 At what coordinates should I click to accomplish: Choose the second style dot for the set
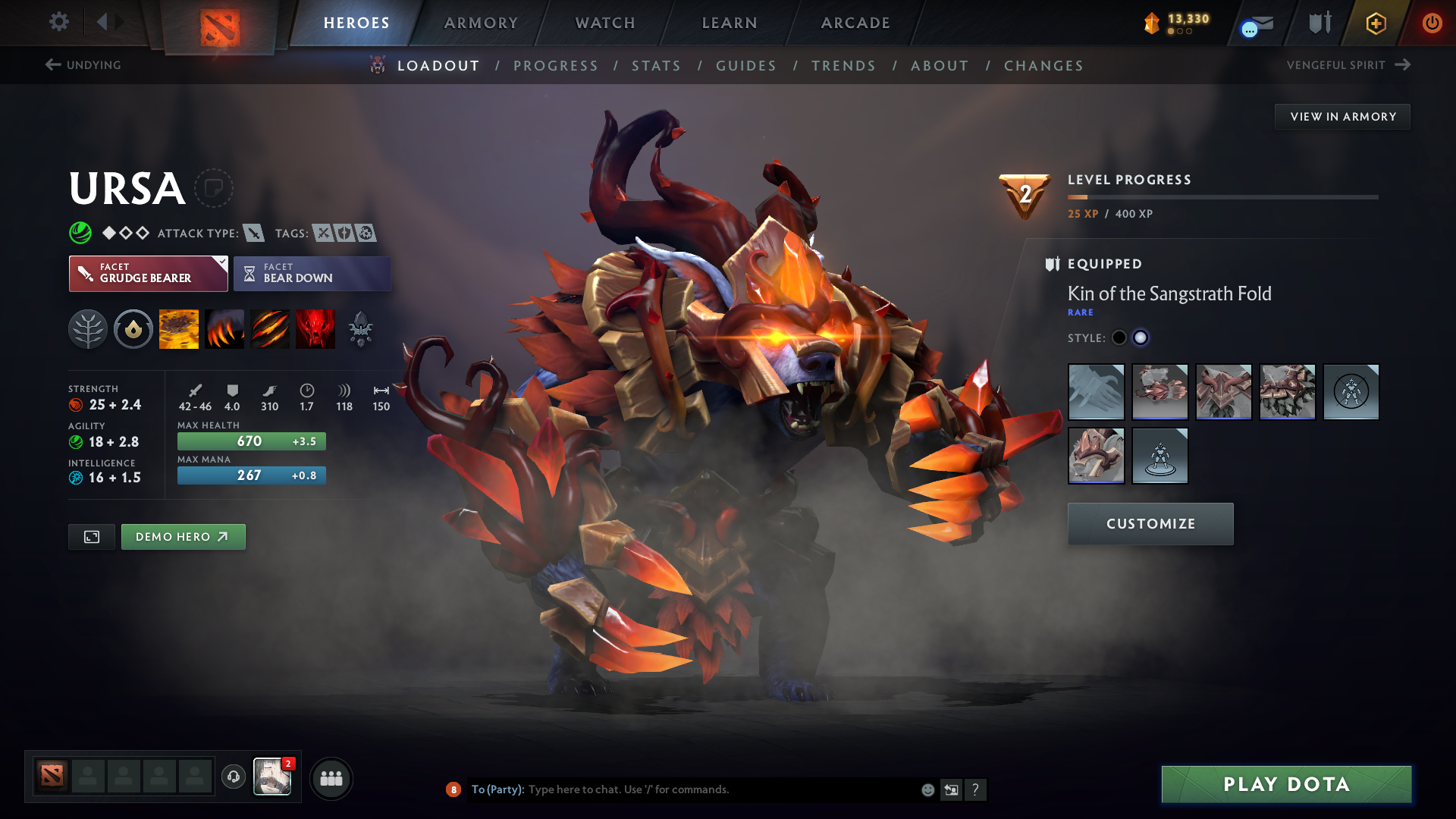click(1141, 337)
